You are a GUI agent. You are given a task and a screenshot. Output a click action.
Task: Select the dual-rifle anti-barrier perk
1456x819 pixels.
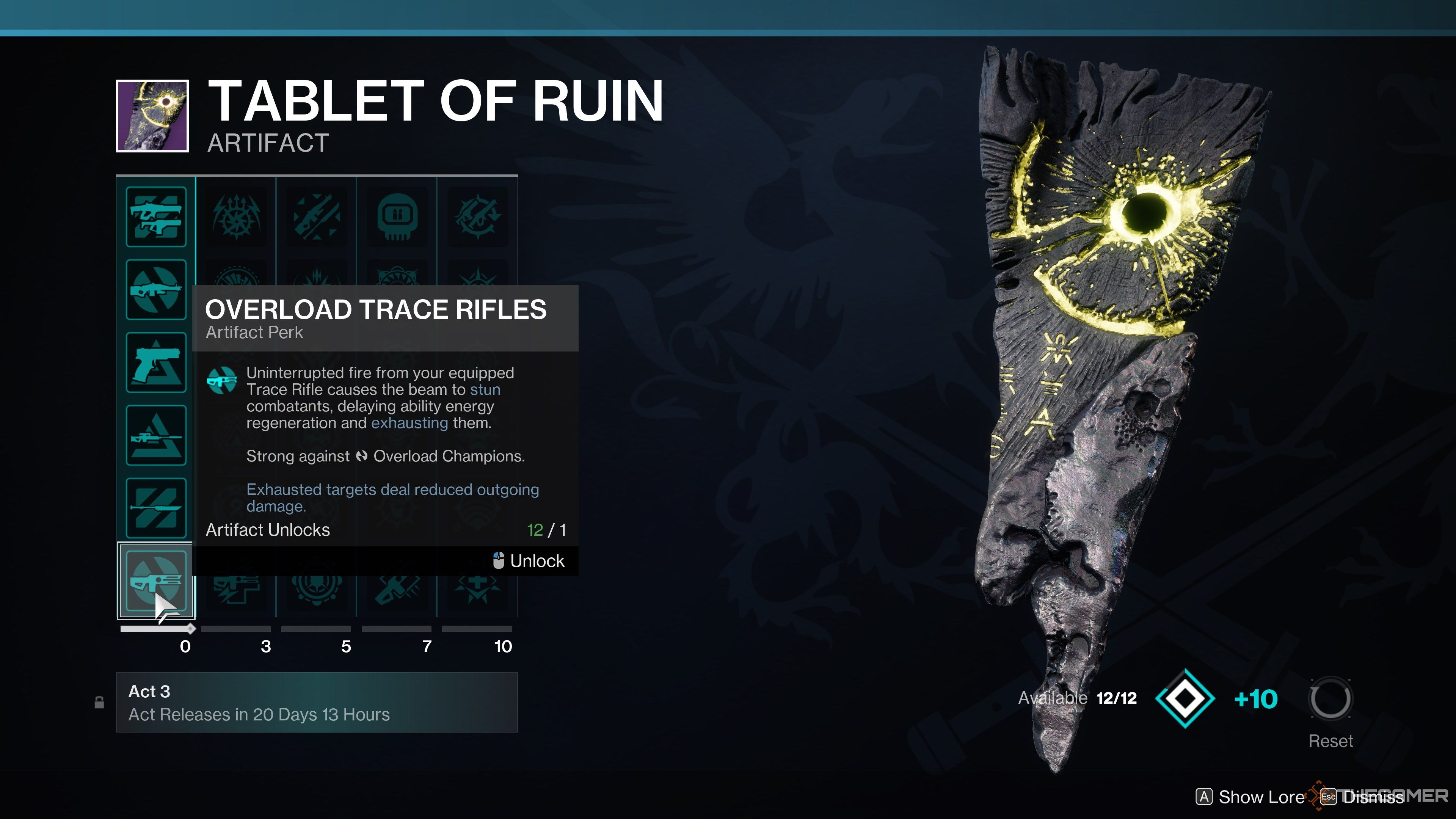156,217
